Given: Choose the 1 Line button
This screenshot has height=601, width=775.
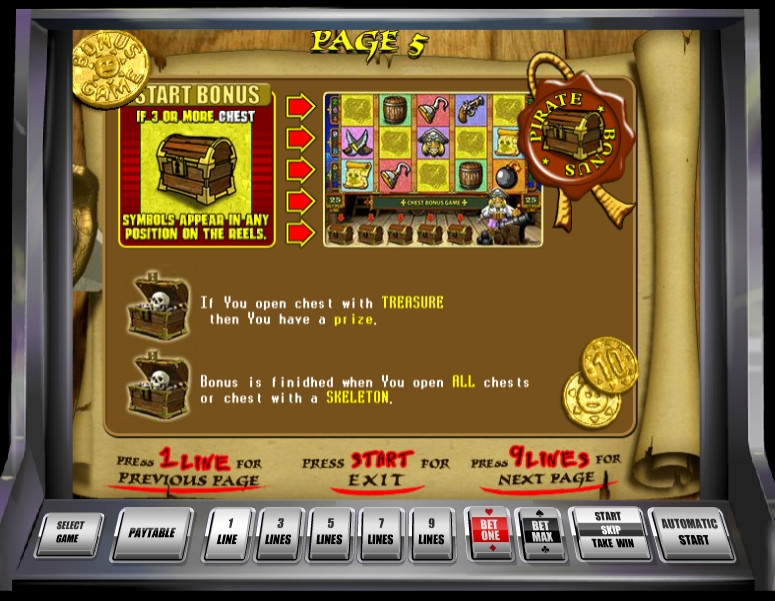Looking at the screenshot, I should [228, 533].
